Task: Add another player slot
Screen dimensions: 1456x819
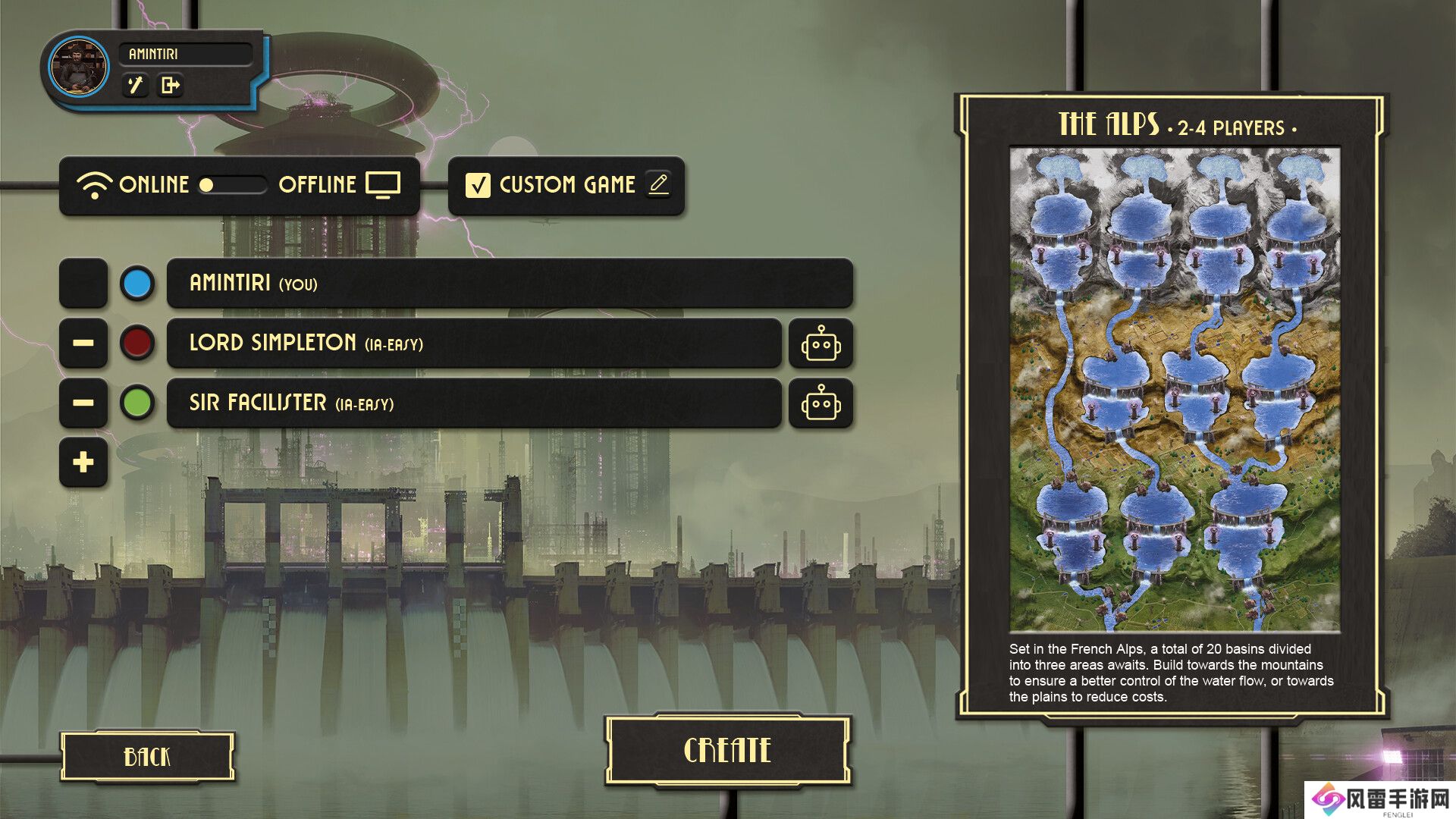Action: (x=83, y=462)
